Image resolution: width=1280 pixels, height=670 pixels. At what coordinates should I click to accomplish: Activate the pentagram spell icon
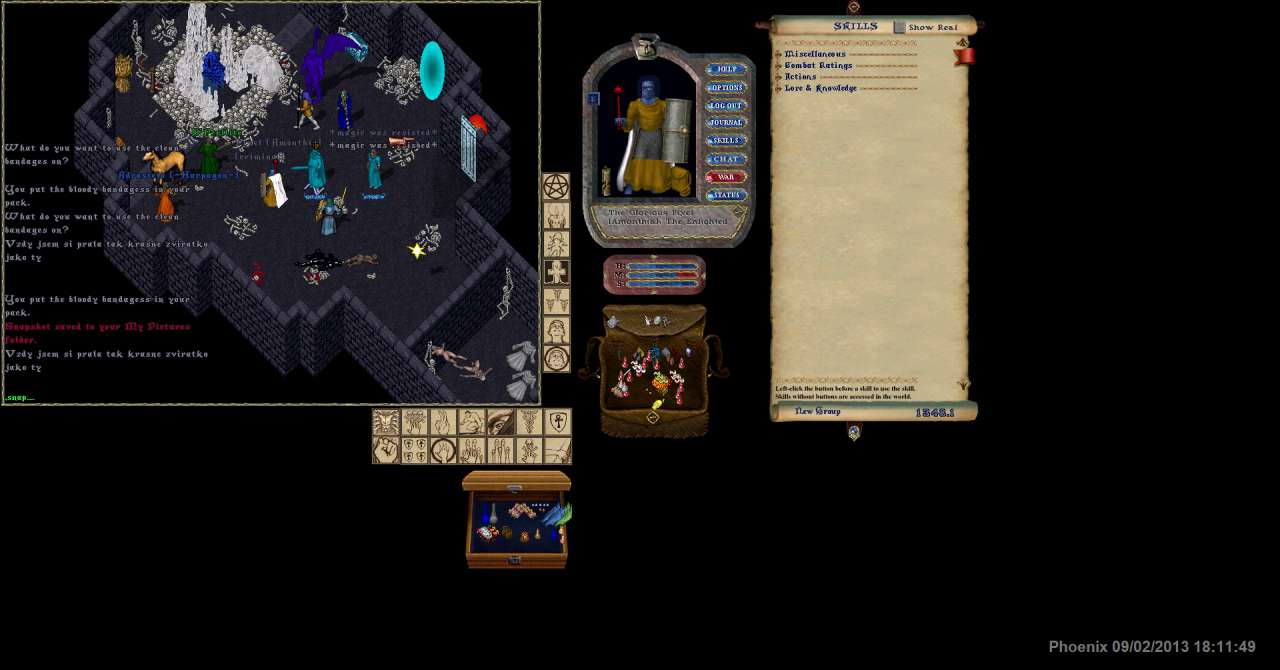click(556, 187)
